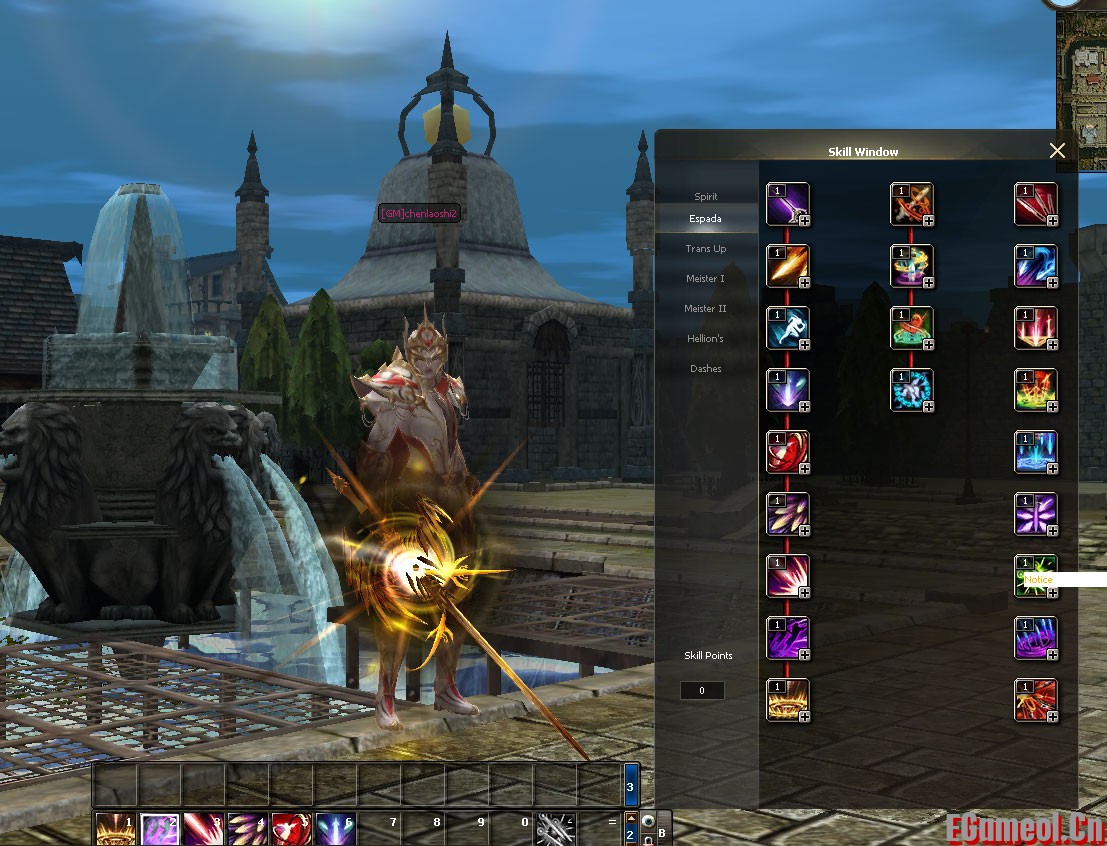Click the red swirl skill icon

[787, 452]
